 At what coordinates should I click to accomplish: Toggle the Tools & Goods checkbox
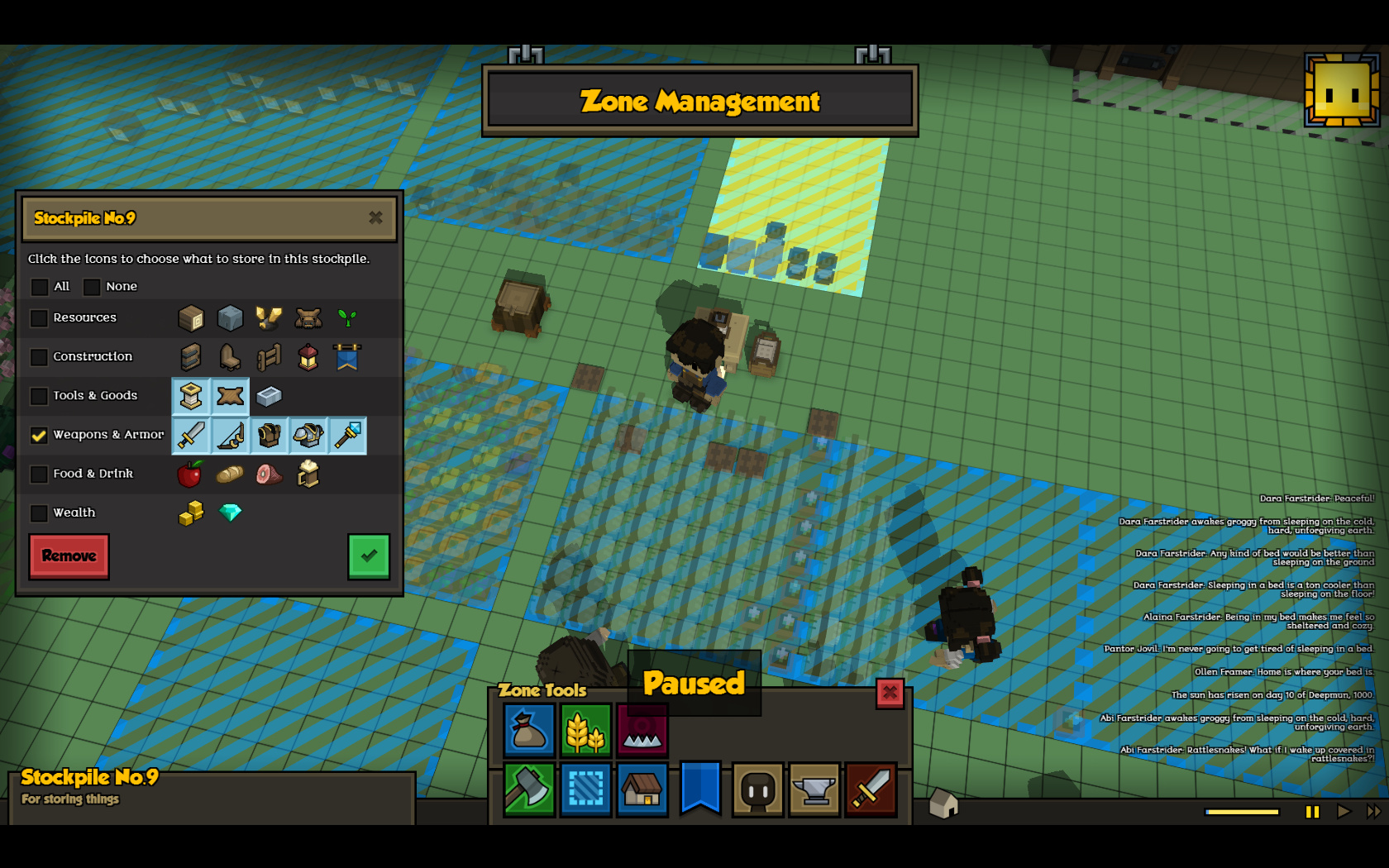click(x=39, y=396)
